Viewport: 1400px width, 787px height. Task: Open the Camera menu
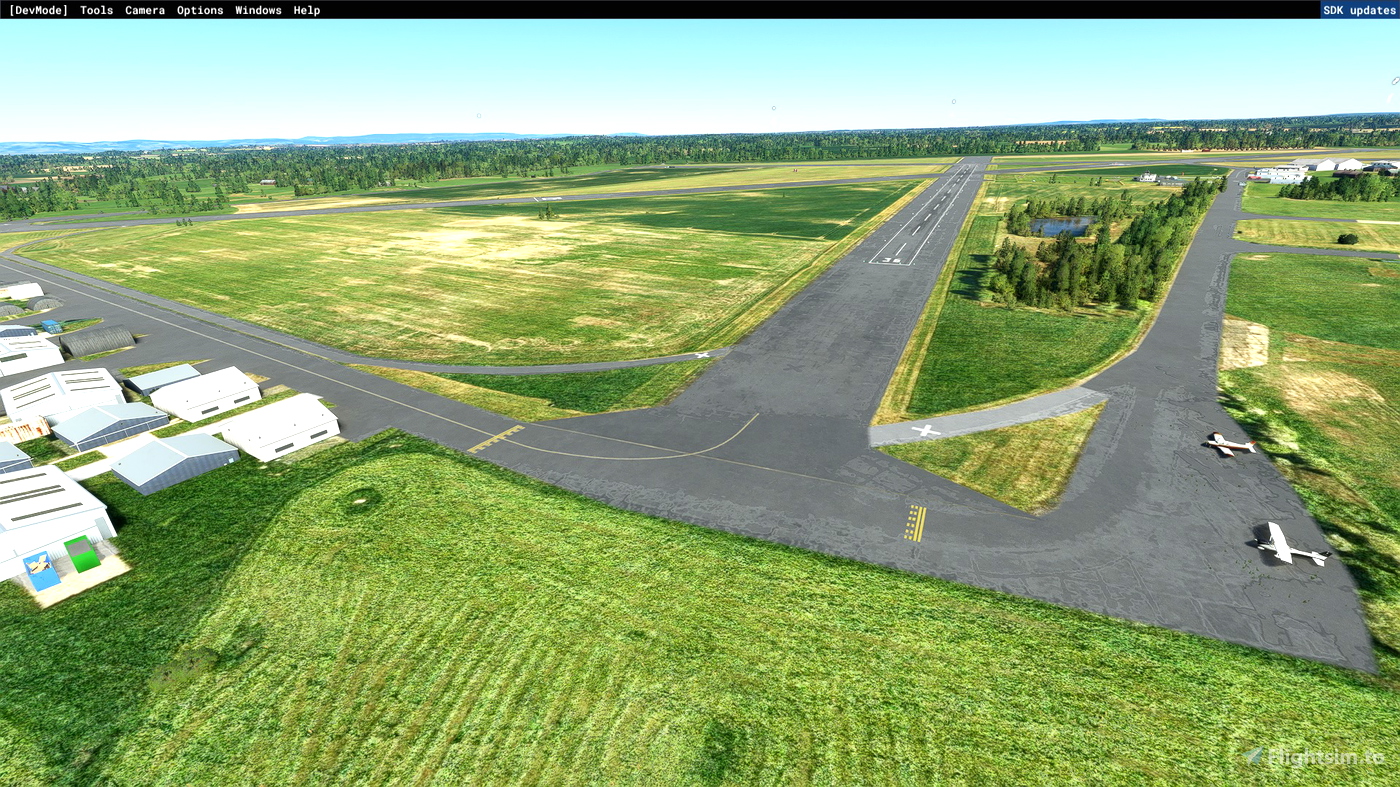coord(144,10)
